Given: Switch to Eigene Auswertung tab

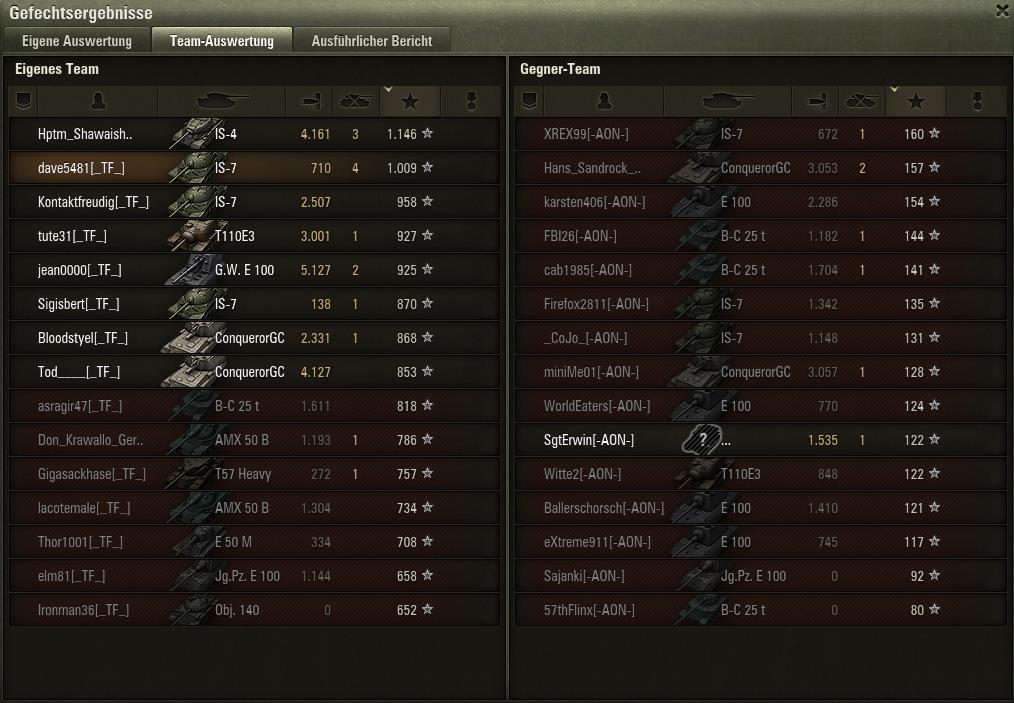Looking at the screenshot, I should coord(77,41).
